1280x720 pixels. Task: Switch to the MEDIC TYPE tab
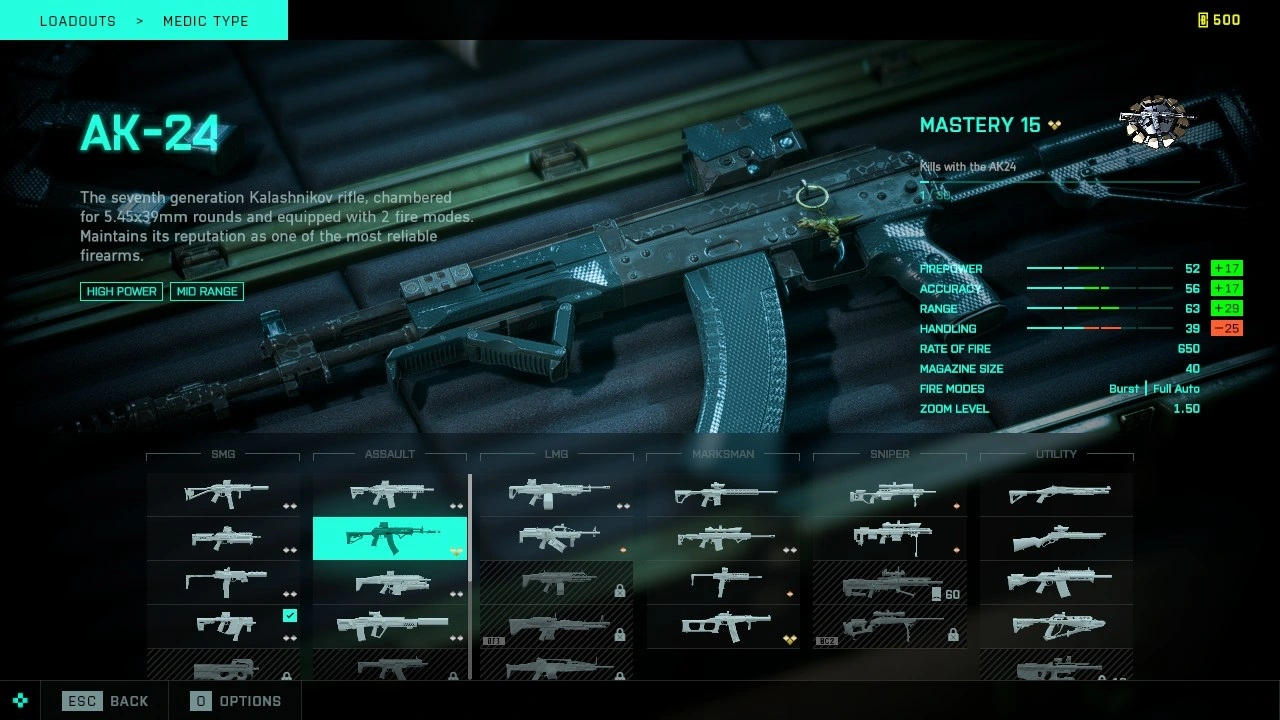click(205, 20)
